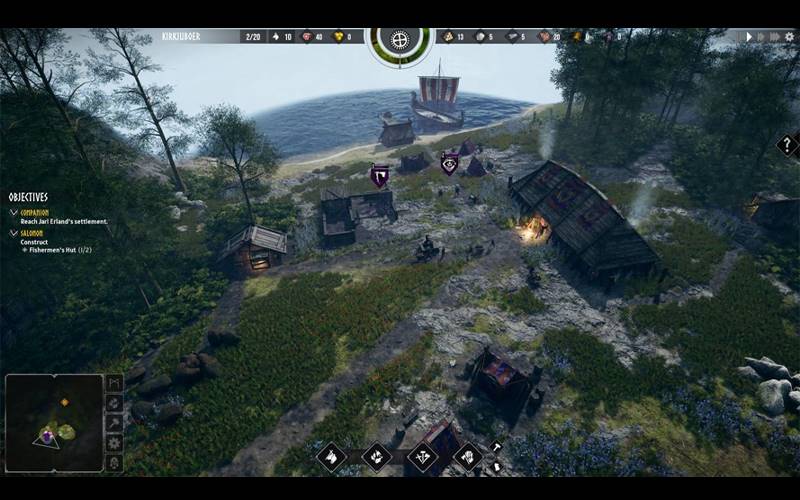The height and width of the screenshot is (500, 800).
Task: Click the central compass wheel emblem
Action: point(400,40)
